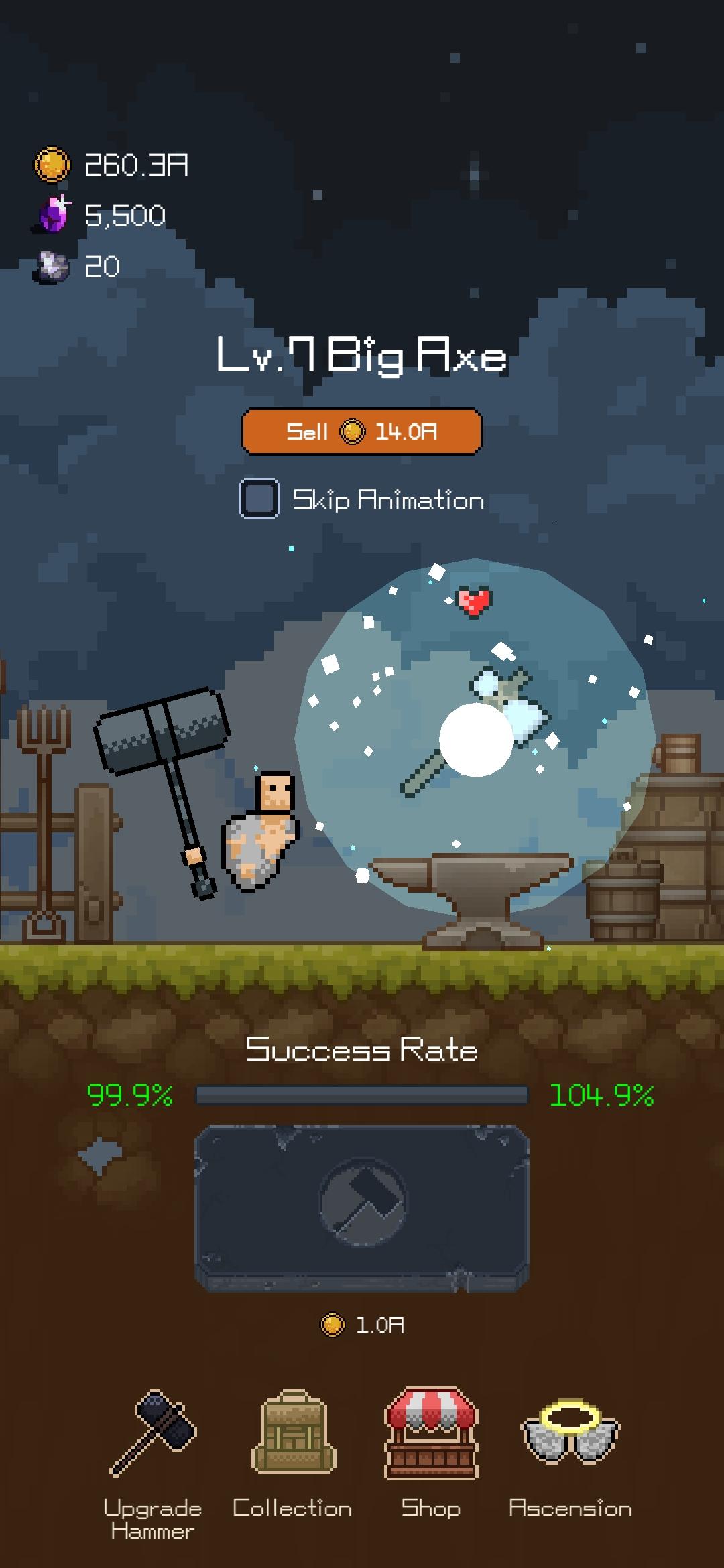Sell the Big Axe for 14.0A
The image size is (724, 1568).
(361, 432)
